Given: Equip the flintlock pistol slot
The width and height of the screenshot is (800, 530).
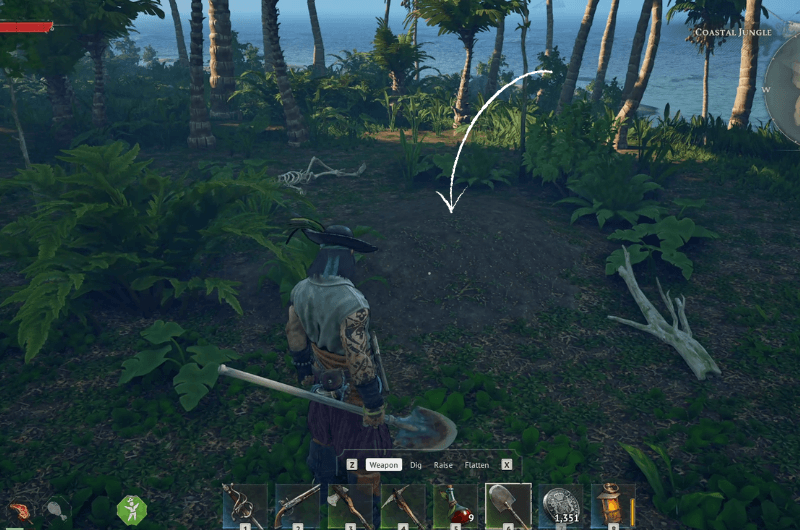Looking at the screenshot, I should coord(297,506).
